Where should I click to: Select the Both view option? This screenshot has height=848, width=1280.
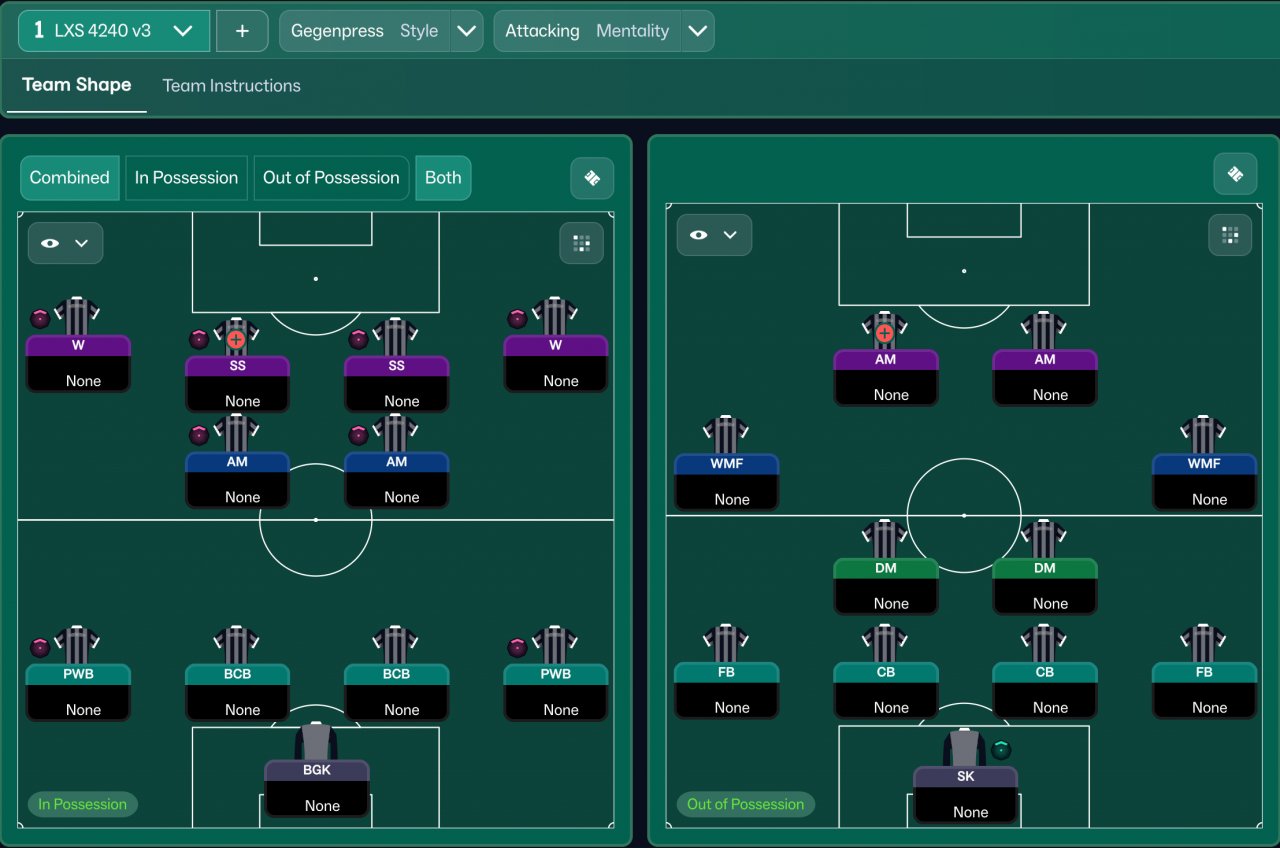443,178
